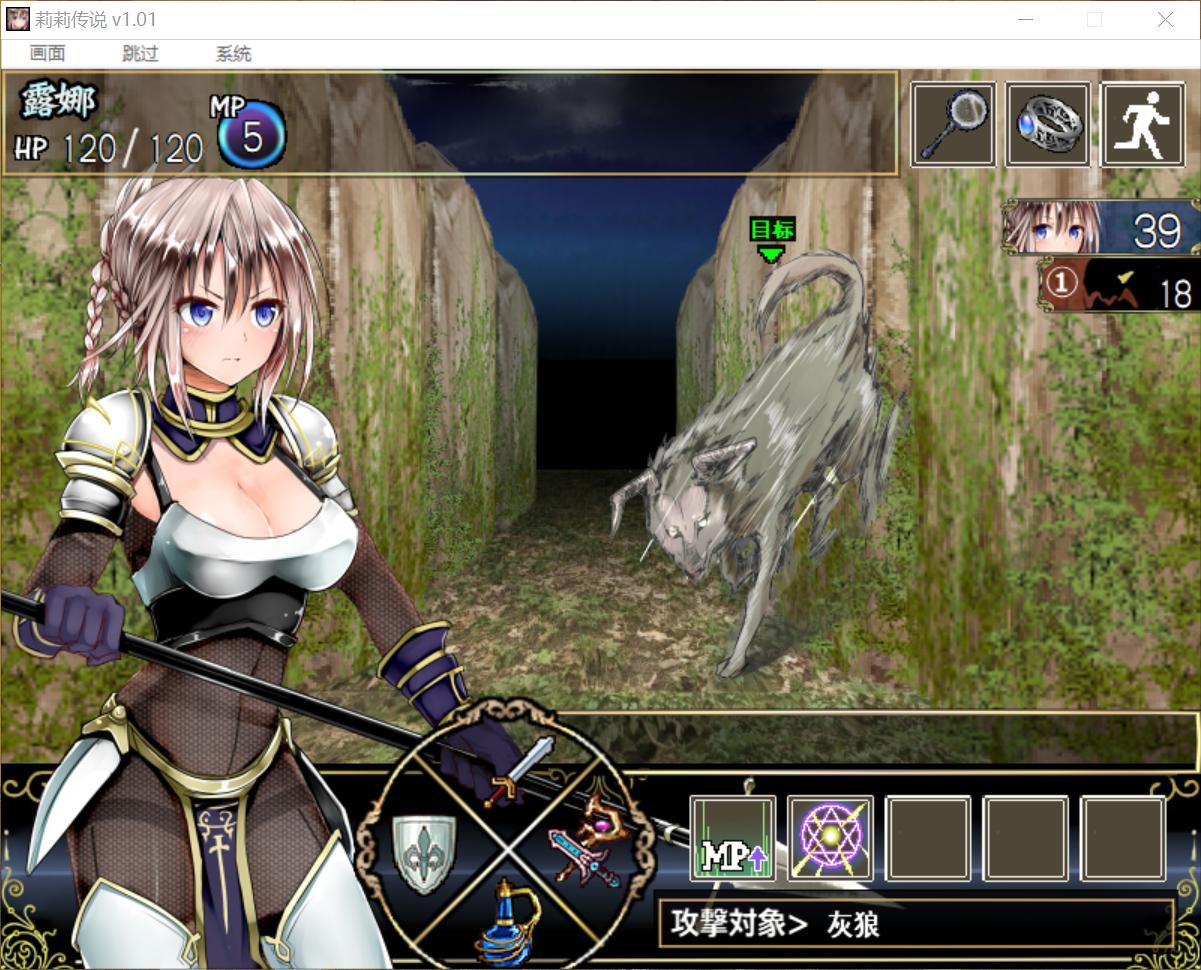Click the enemy turn order entry
This screenshot has width=1201, height=970.
[1118, 286]
